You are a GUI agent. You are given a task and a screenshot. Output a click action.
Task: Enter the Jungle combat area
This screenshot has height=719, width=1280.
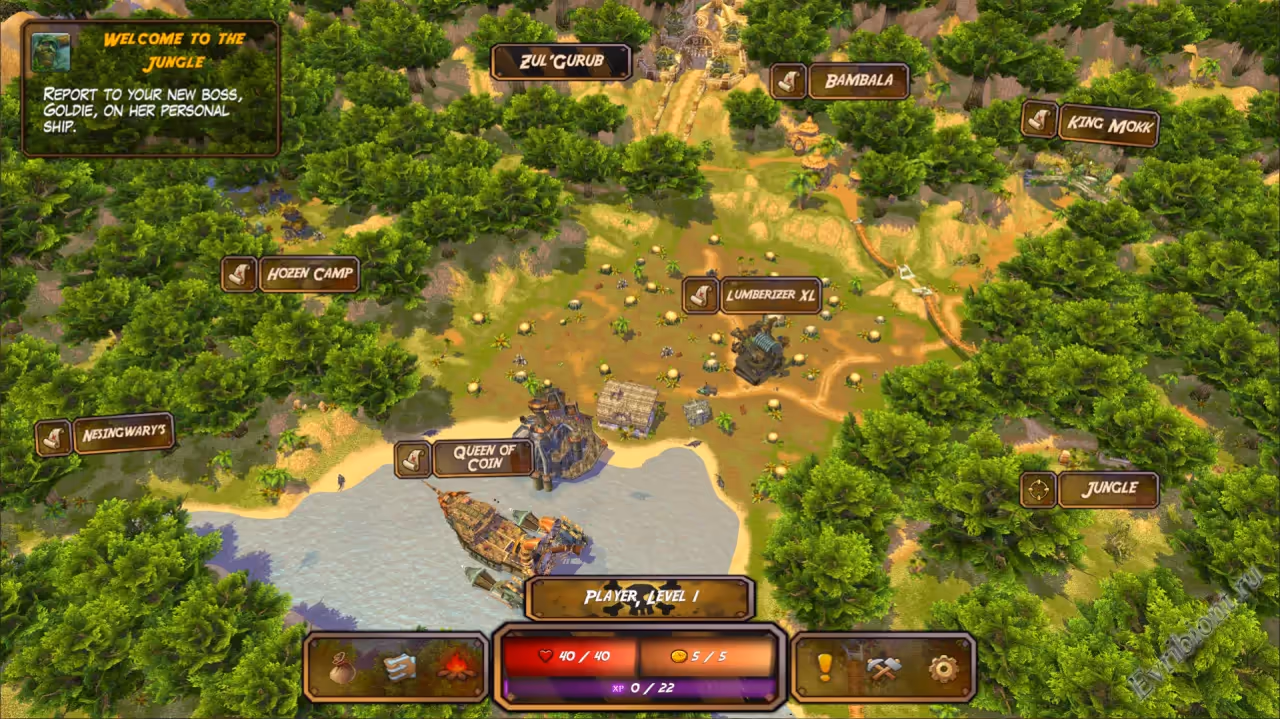[x=1108, y=490]
